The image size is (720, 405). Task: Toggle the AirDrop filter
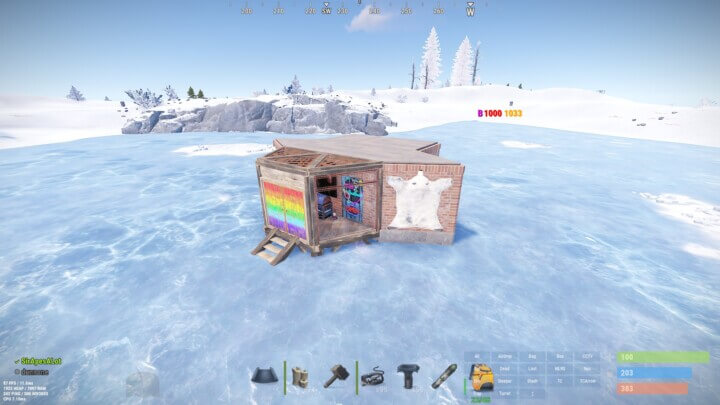point(504,356)
